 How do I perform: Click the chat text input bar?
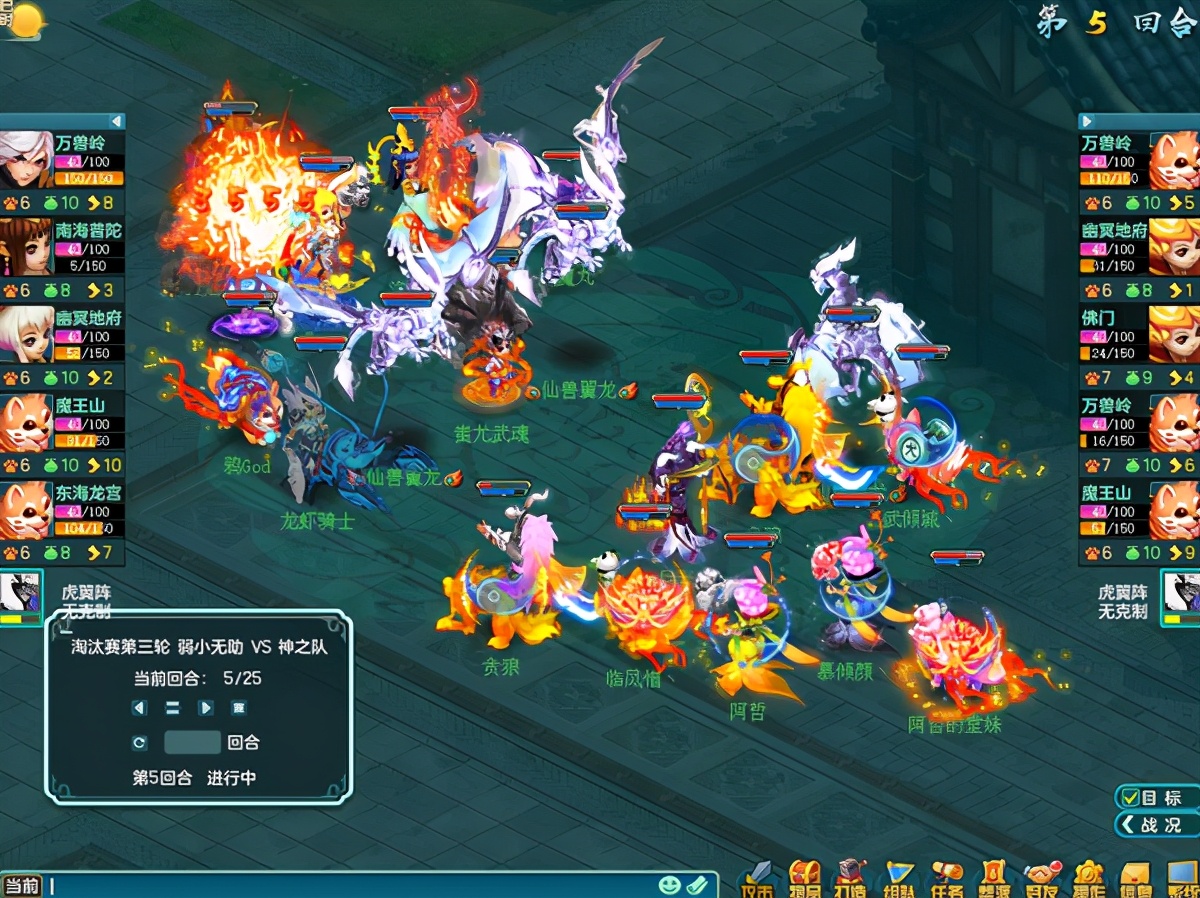[x=350, y=886]
